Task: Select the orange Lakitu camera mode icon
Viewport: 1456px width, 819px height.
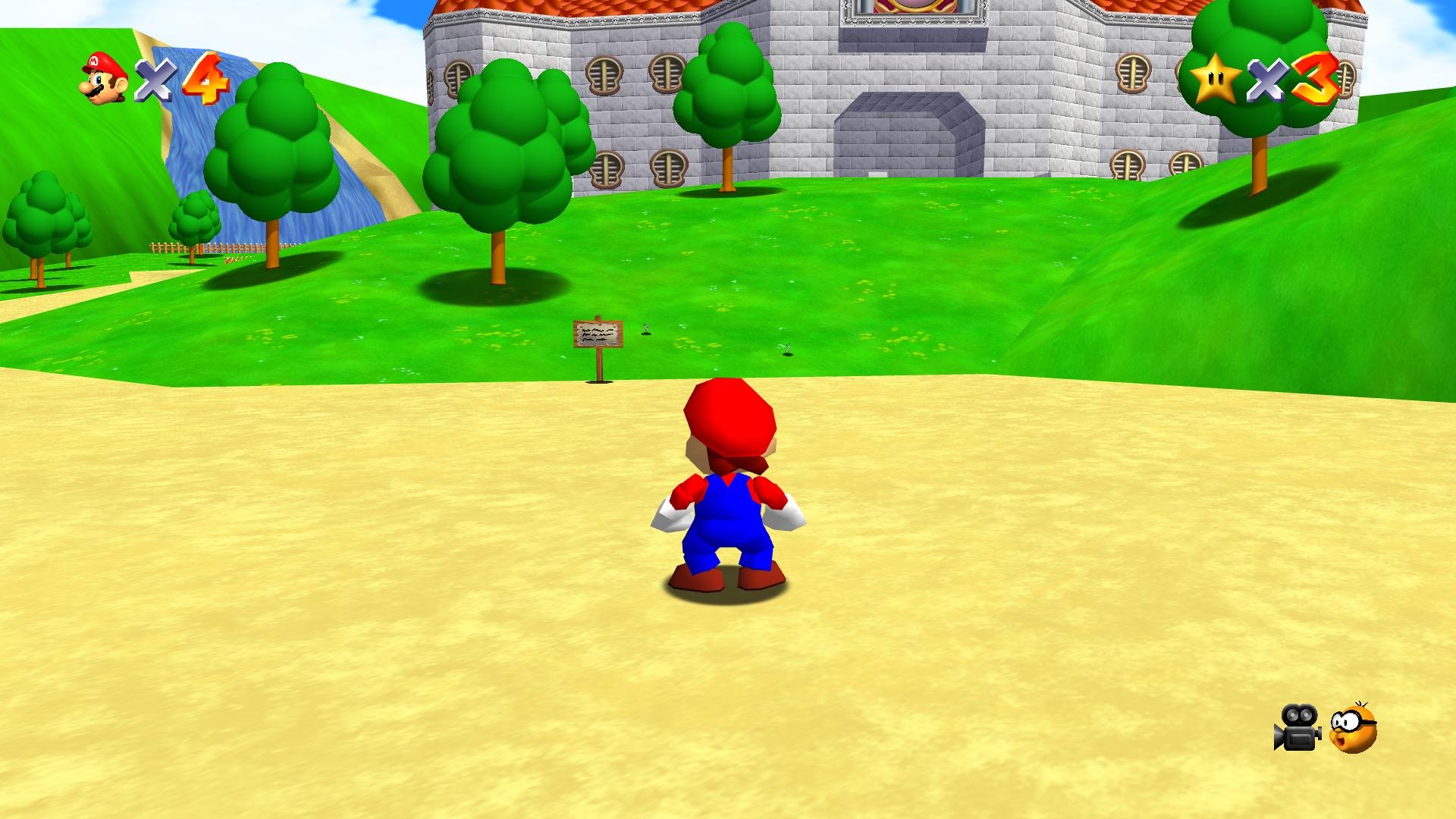Action: click(x=1354, y=729)
